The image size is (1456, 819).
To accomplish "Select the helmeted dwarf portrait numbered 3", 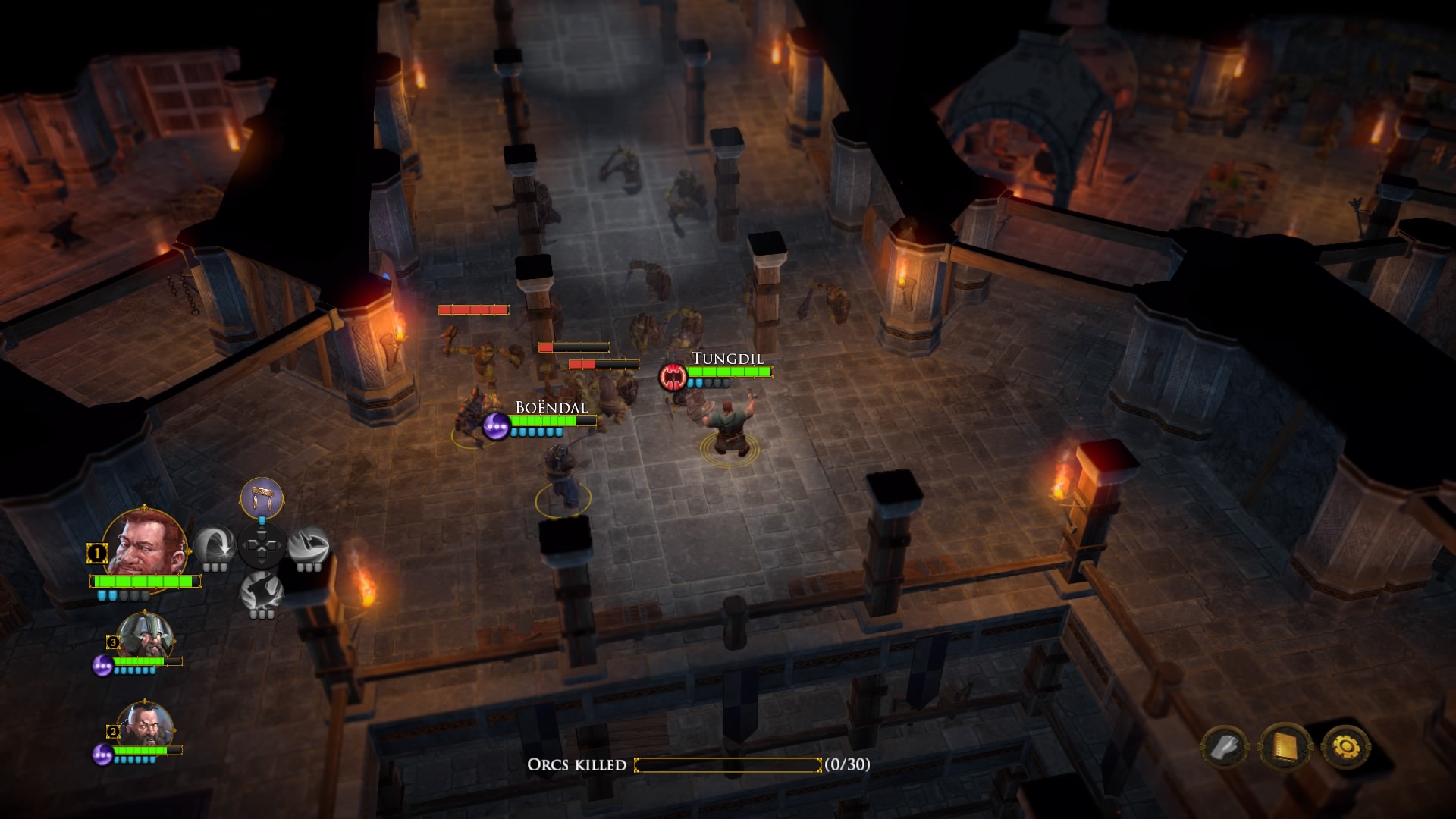I will (144, 637).
